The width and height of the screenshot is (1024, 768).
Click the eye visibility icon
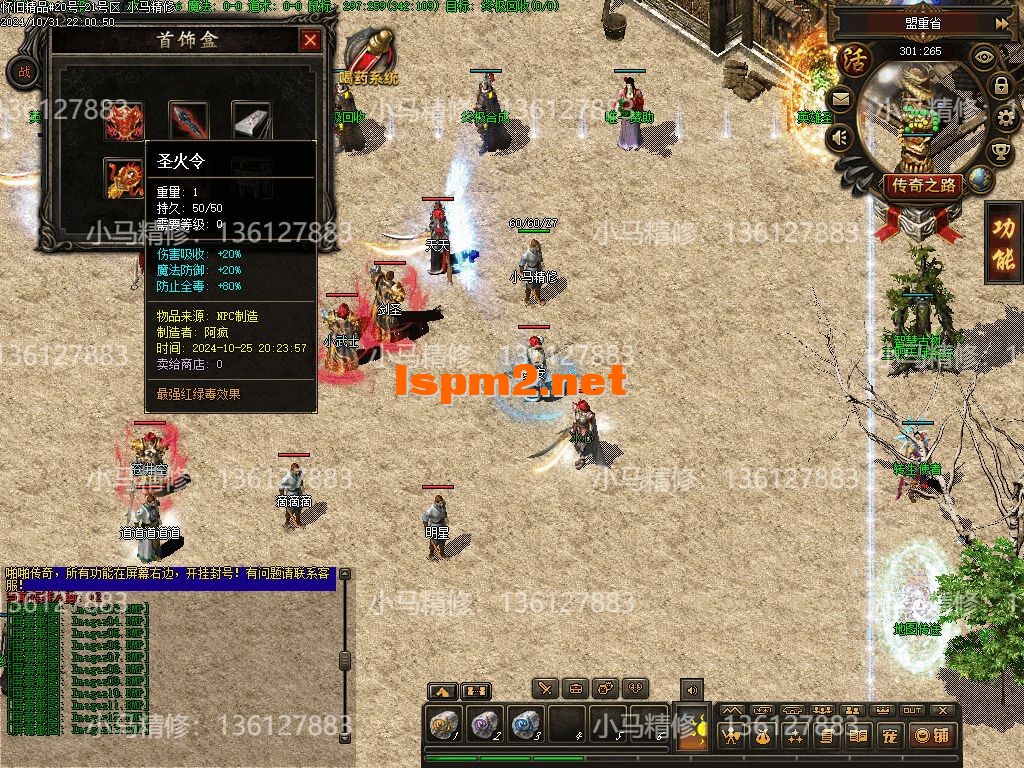click(984, 57)
